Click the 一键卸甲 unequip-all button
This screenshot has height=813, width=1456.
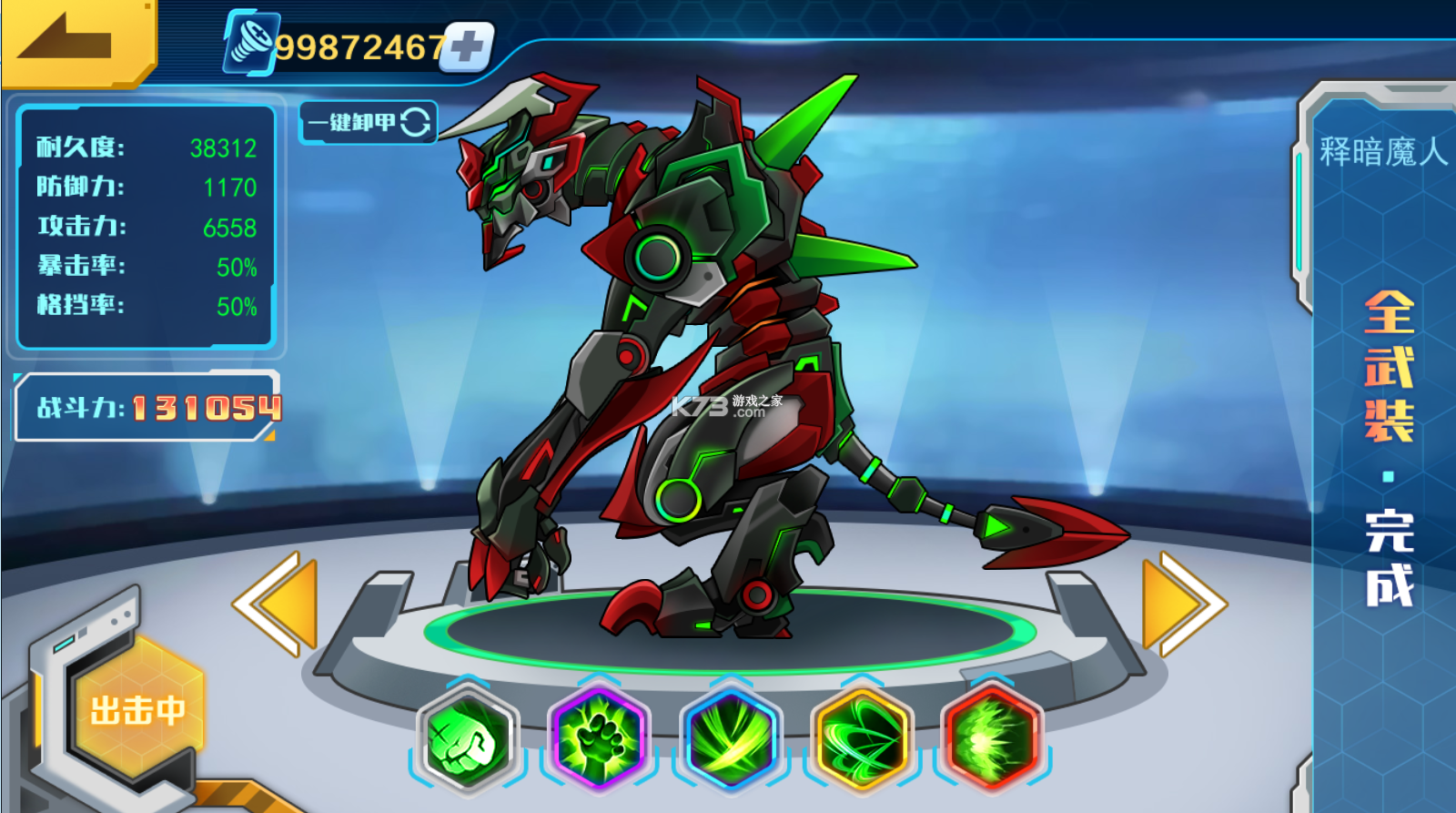[x=368, y=122]
